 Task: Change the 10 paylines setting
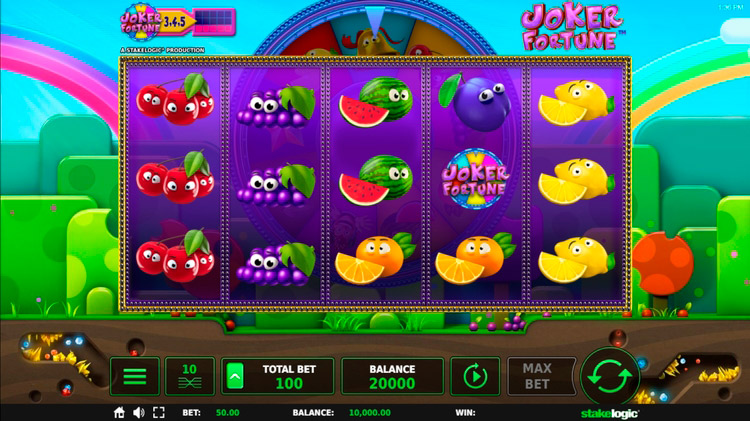[x=190, y=376]
